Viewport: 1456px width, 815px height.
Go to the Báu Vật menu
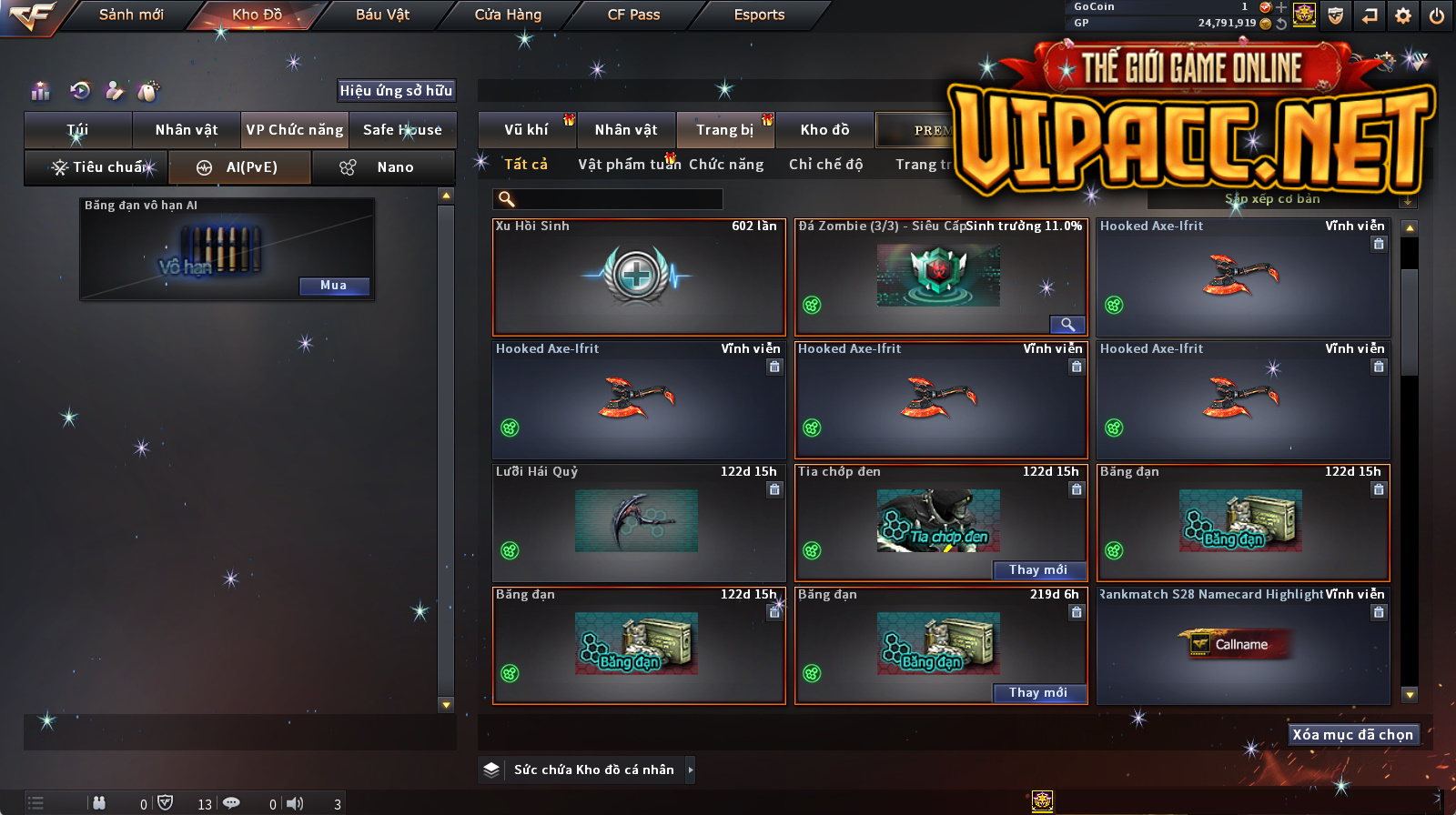[x=382, y=15]
